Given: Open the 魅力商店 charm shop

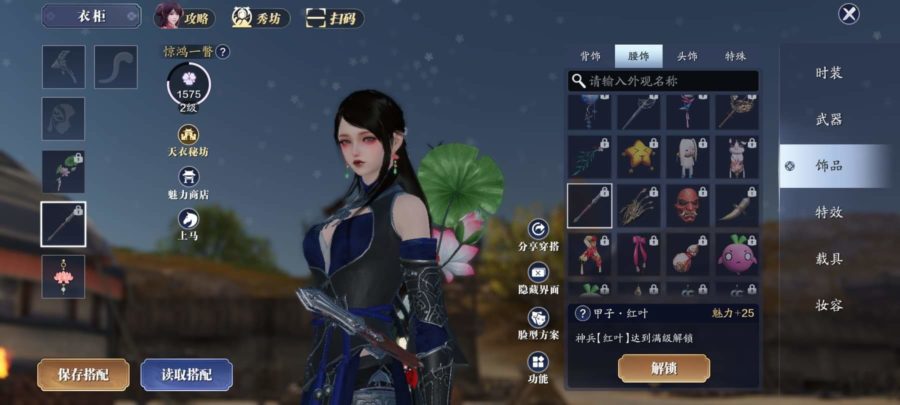Looking at the screenshot, I should (189, 182).
